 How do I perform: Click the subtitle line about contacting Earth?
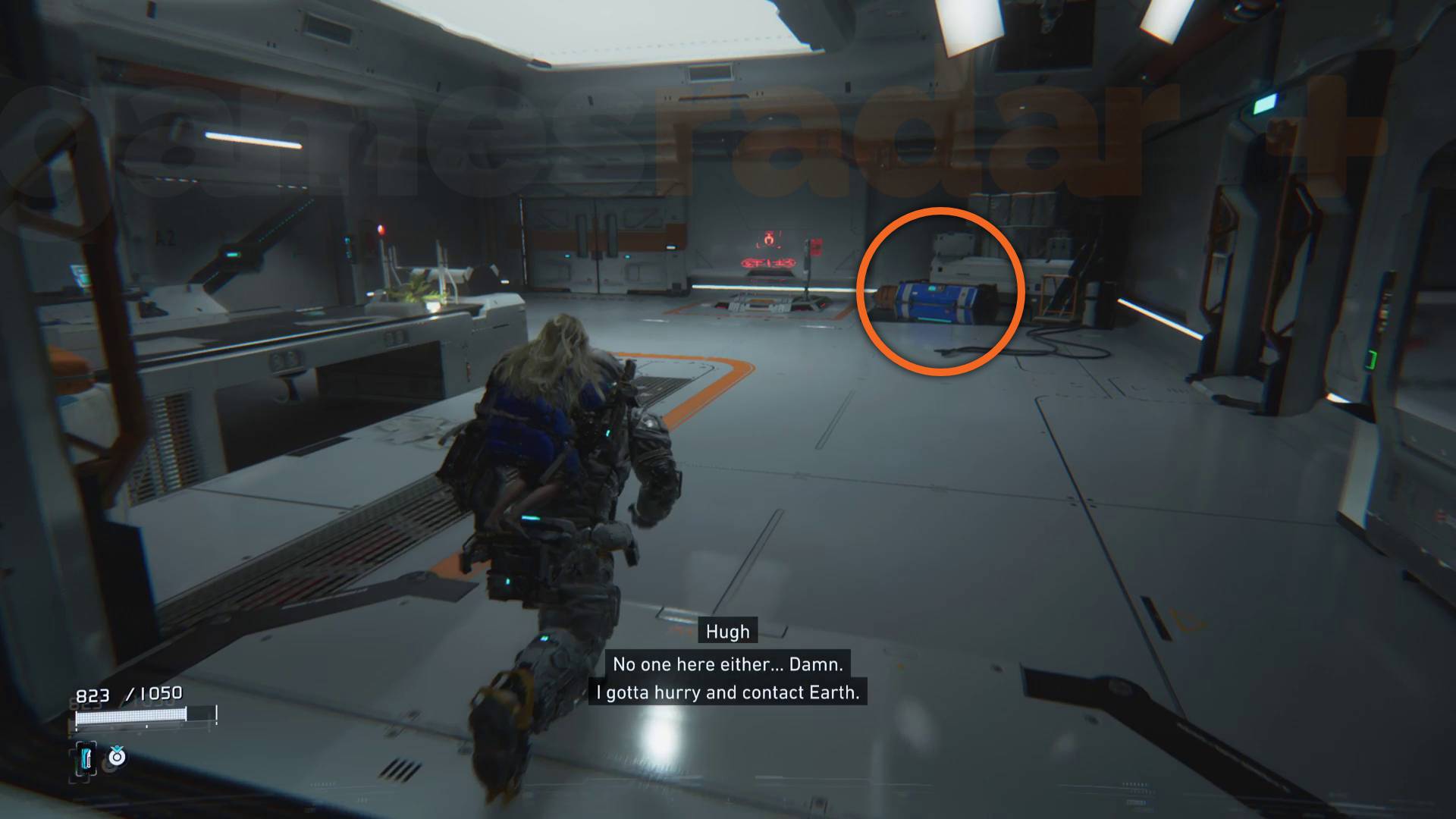point(730,692)
